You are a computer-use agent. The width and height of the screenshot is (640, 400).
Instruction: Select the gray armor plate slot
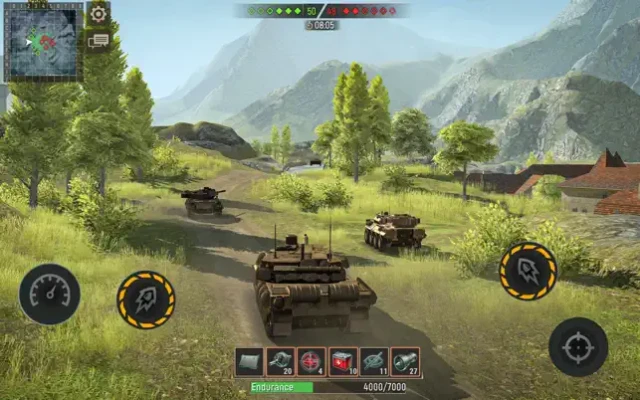249,362
